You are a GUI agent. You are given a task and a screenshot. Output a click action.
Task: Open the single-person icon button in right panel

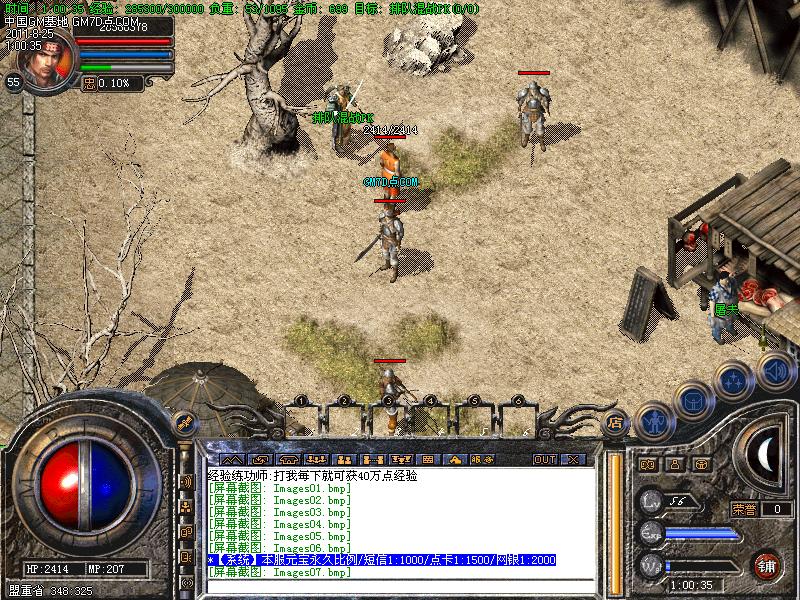click(x=674, y=464)
